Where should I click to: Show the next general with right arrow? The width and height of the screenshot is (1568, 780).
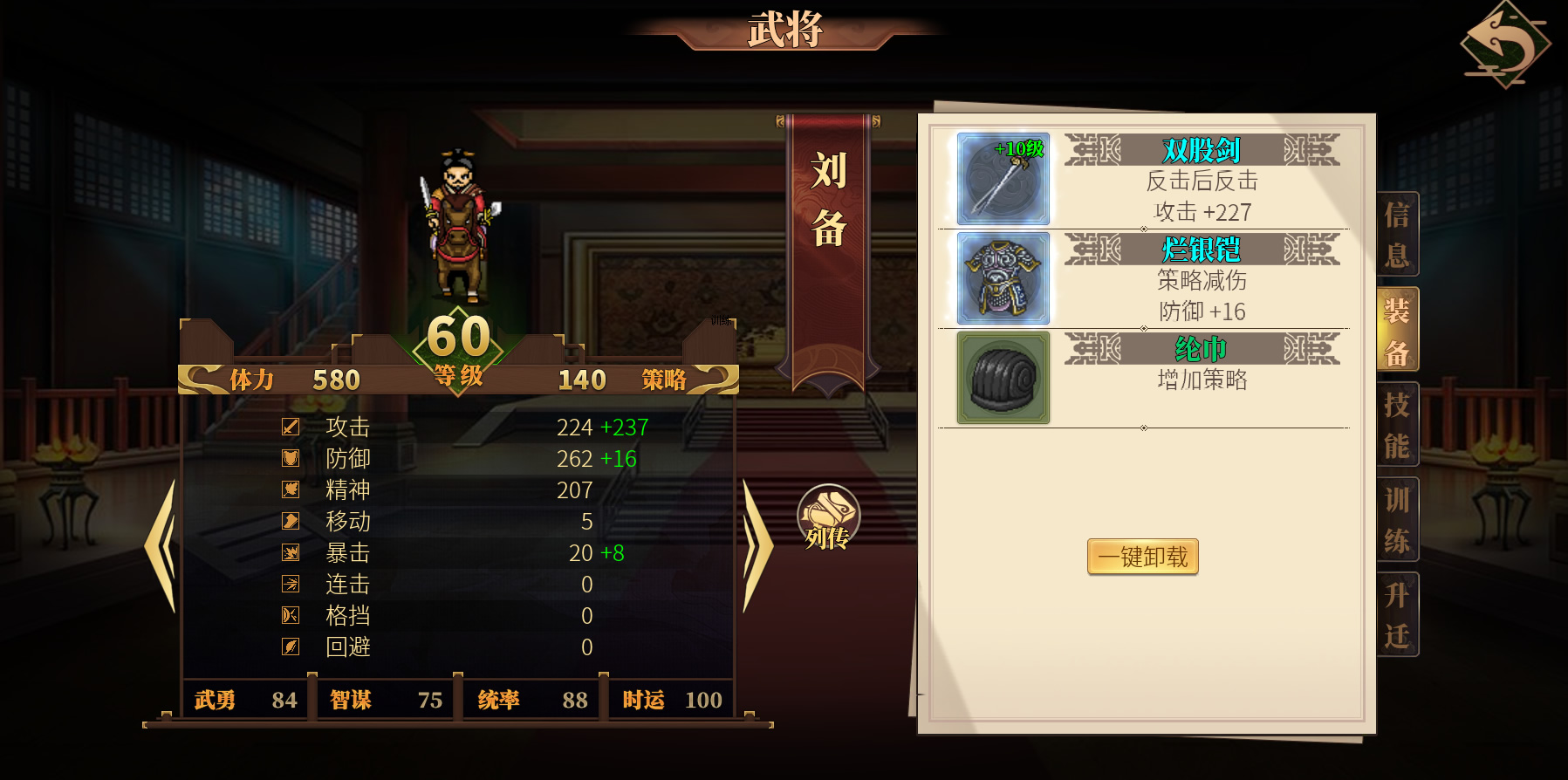757,546
